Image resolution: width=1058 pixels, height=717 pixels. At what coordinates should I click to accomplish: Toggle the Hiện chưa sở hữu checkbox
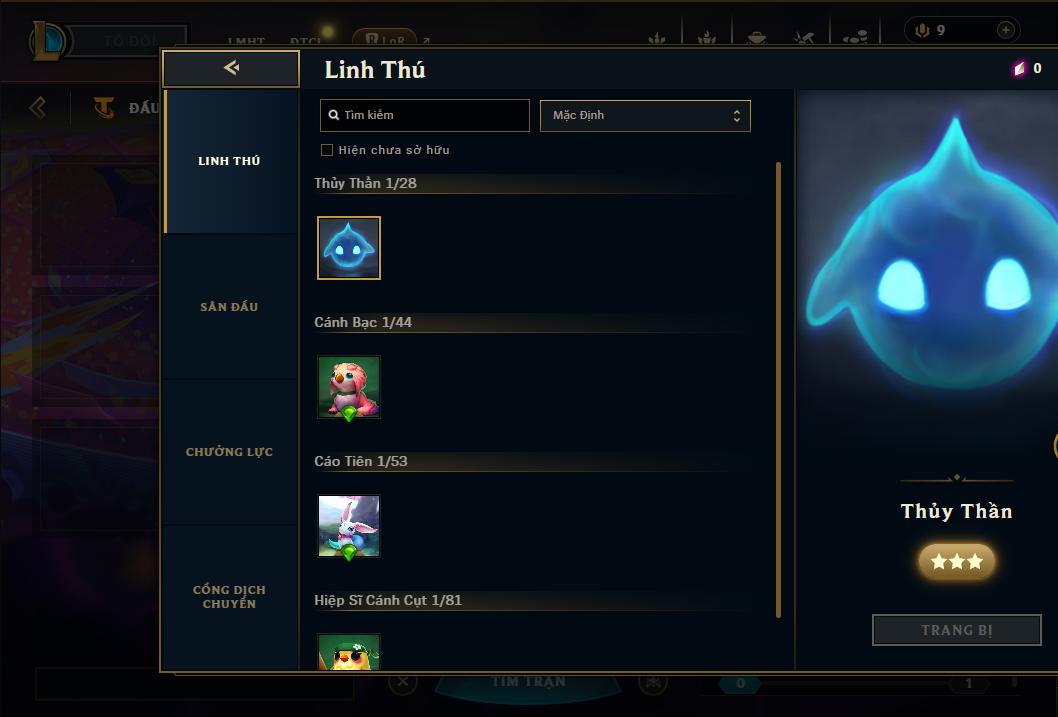[327, 150]
